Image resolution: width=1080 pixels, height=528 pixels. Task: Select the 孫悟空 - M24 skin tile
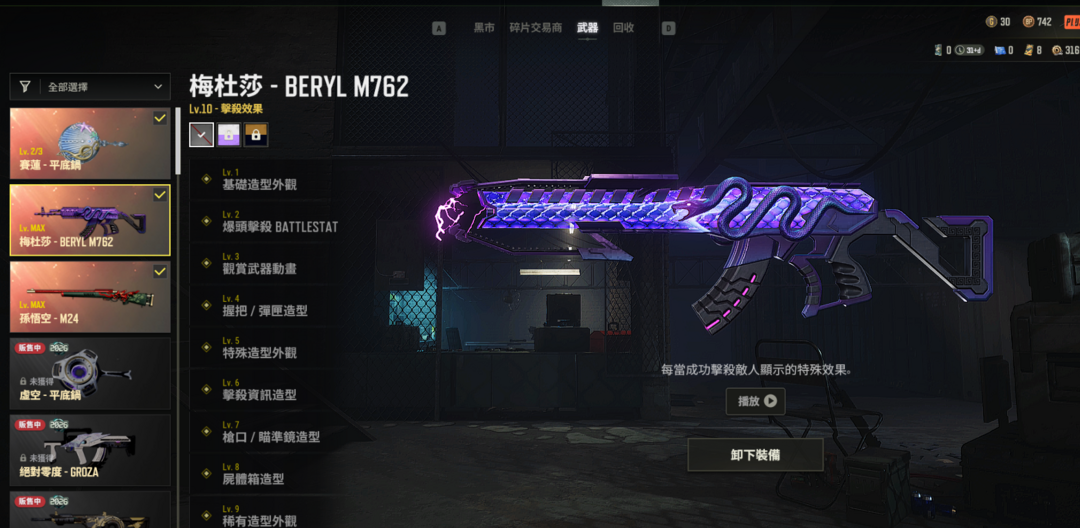pyautogui.click(x=90, y=296)
